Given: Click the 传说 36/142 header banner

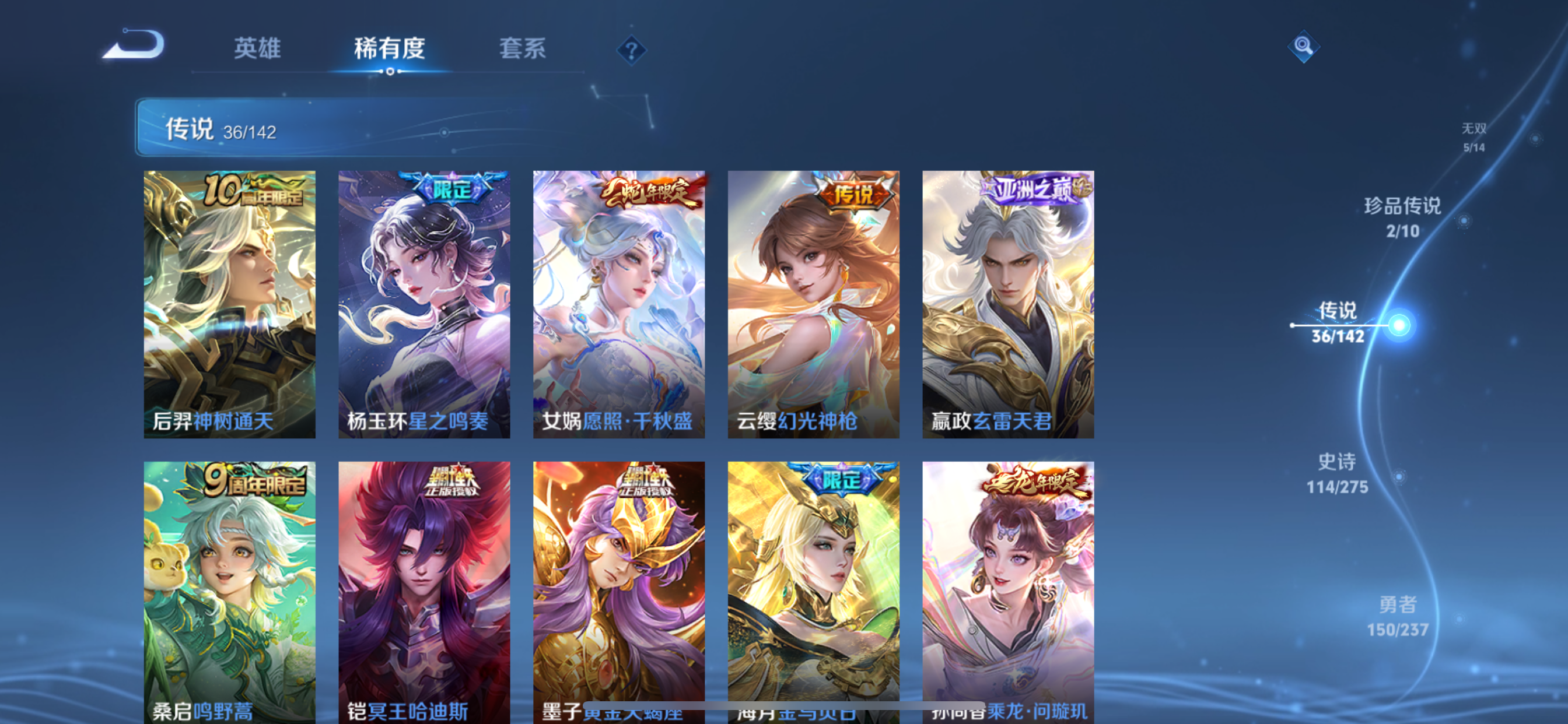Looking at the screenshot, I should click(x=341, y=128).
